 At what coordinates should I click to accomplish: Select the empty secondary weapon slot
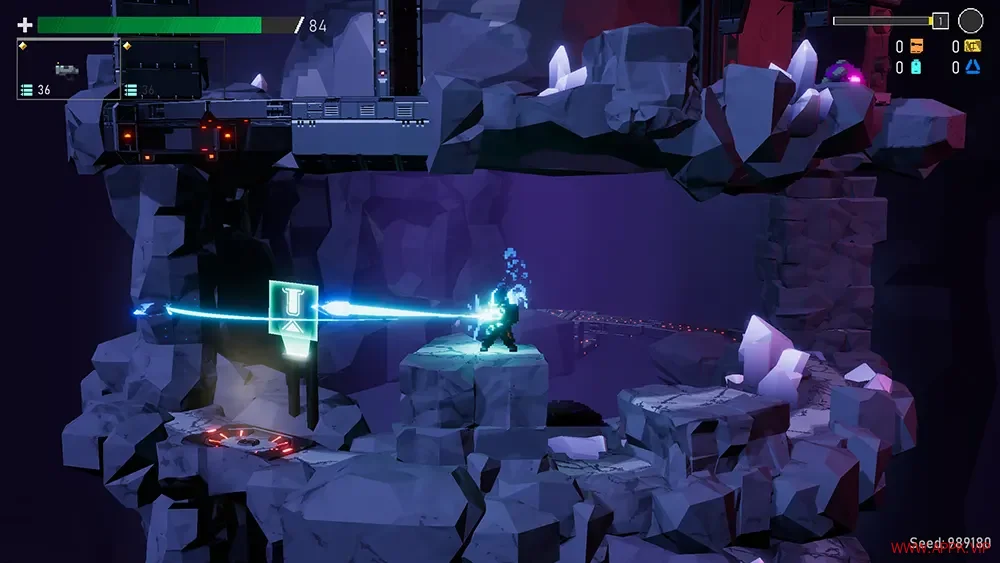pos(172,69)
